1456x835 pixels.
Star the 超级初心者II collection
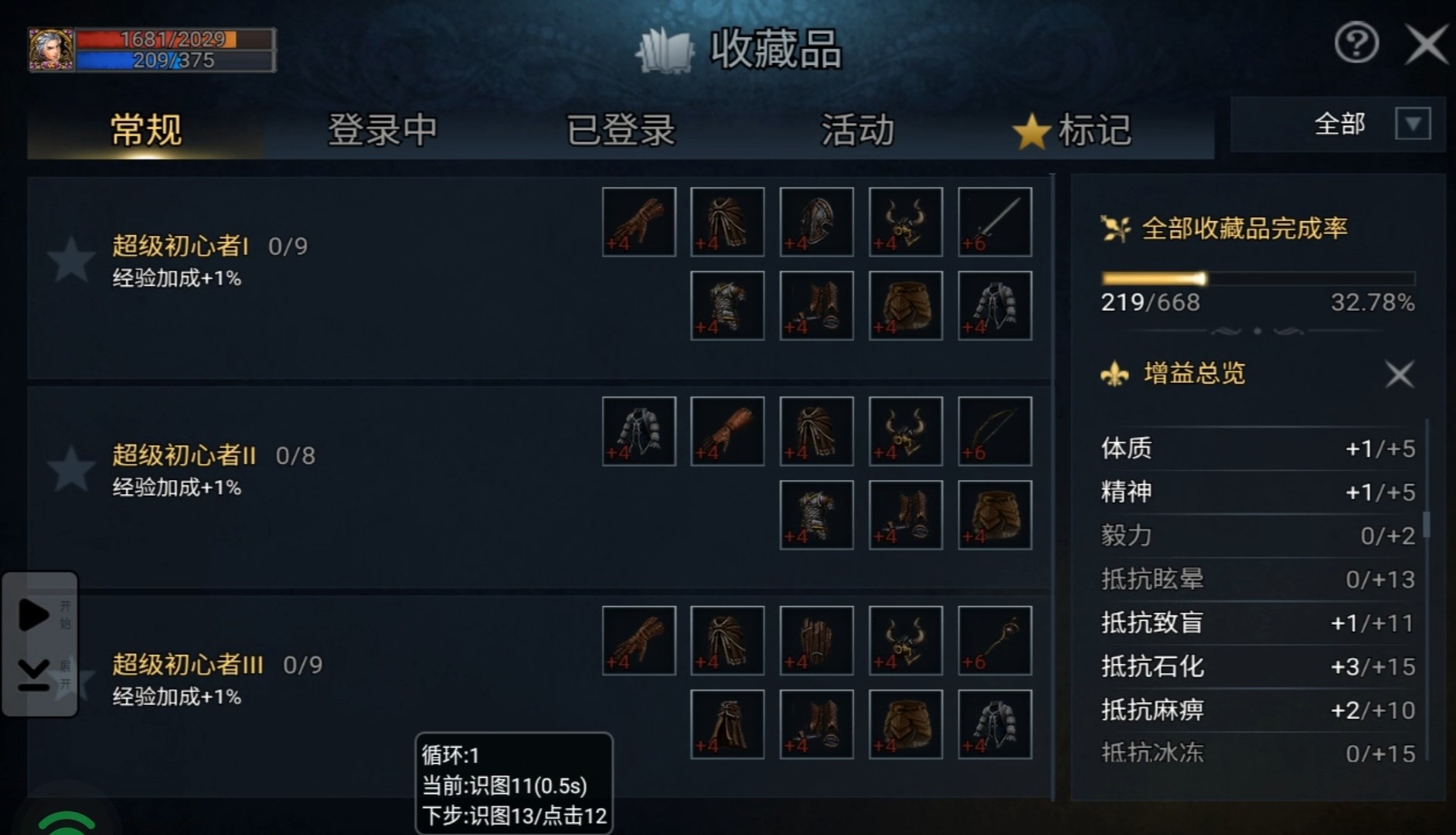[70, 469]
